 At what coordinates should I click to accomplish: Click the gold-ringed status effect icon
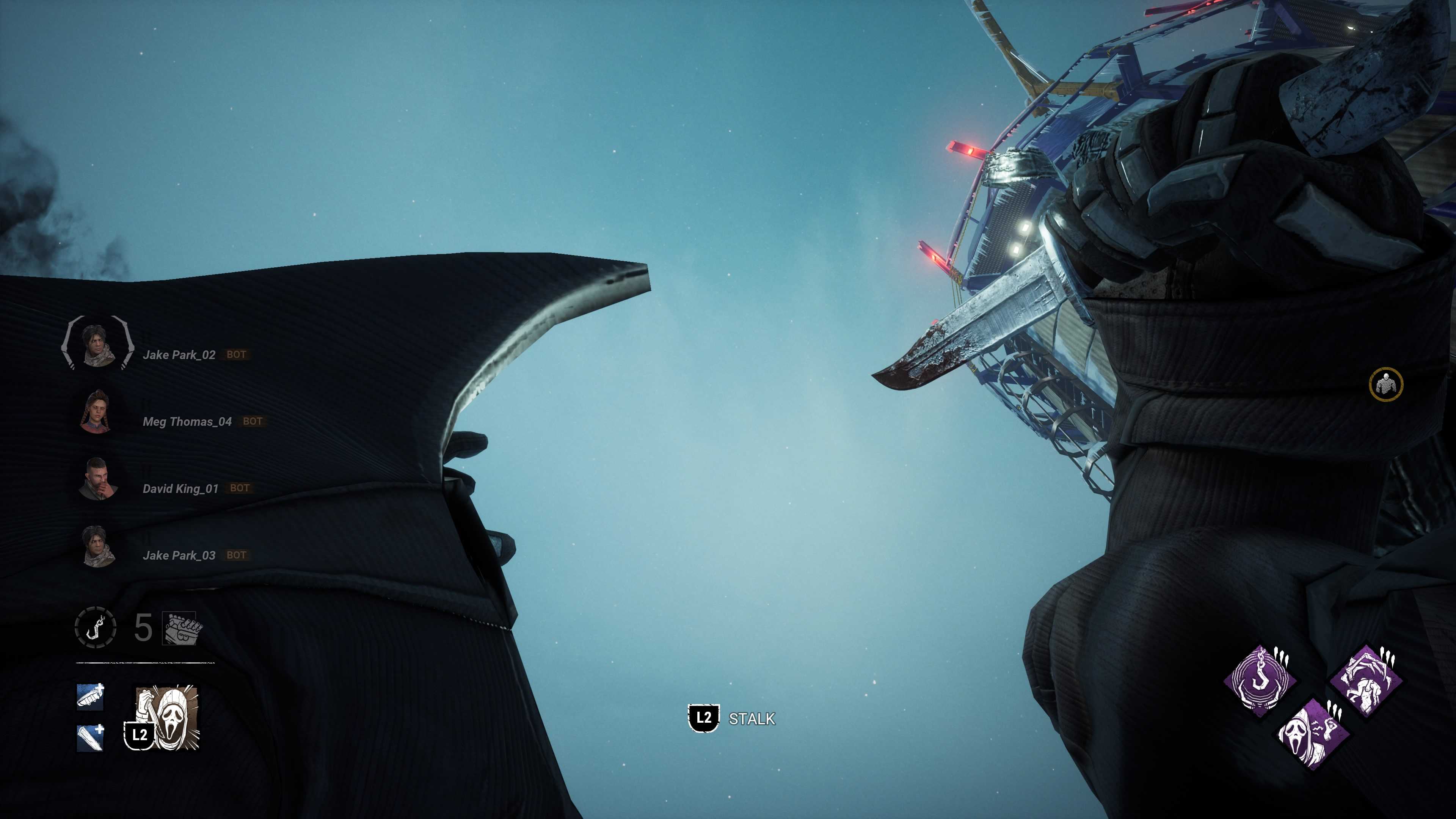(1385, 385)
